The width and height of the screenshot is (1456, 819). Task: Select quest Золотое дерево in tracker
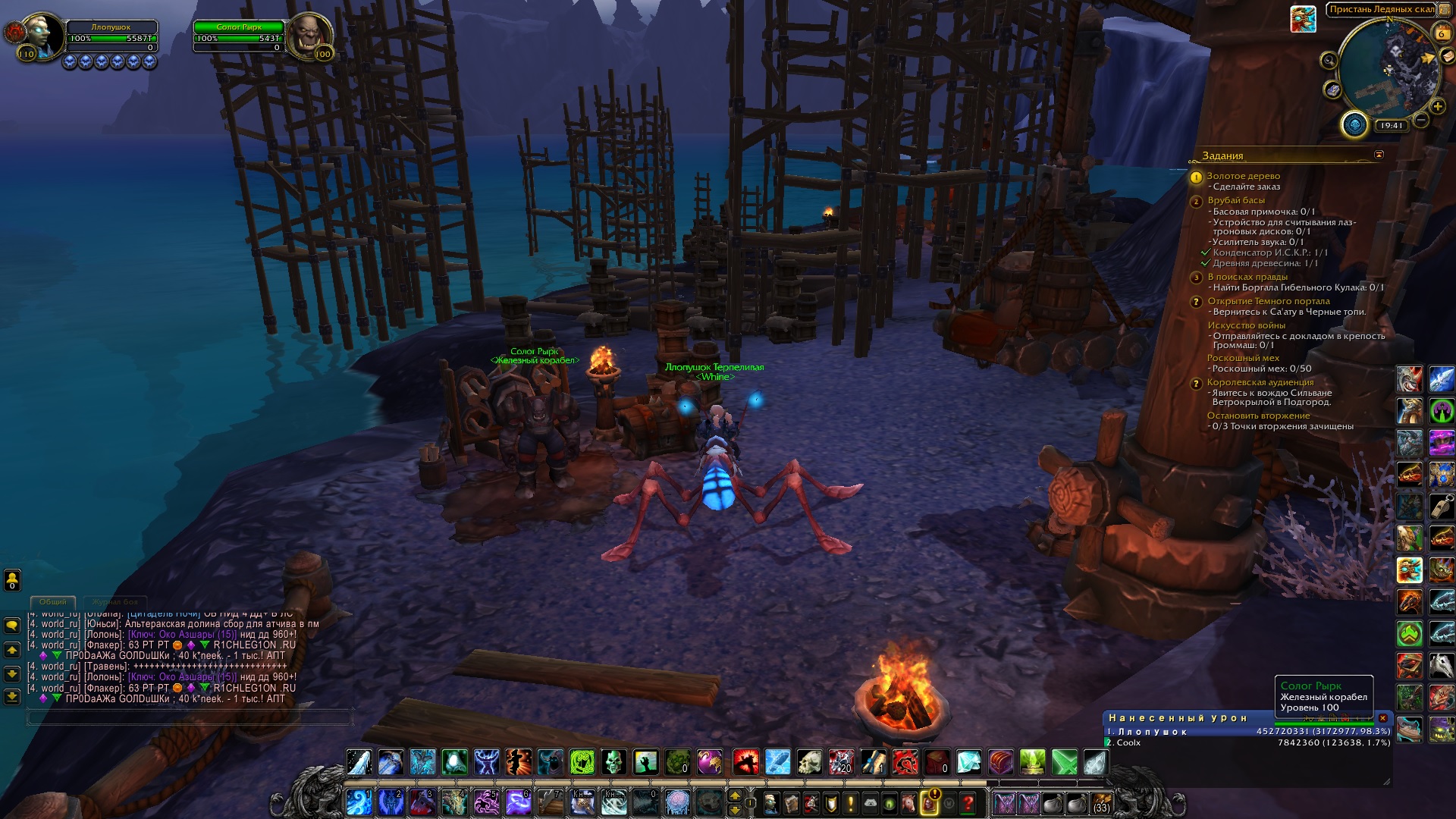pyautogui.click(x=1244, y=176)
